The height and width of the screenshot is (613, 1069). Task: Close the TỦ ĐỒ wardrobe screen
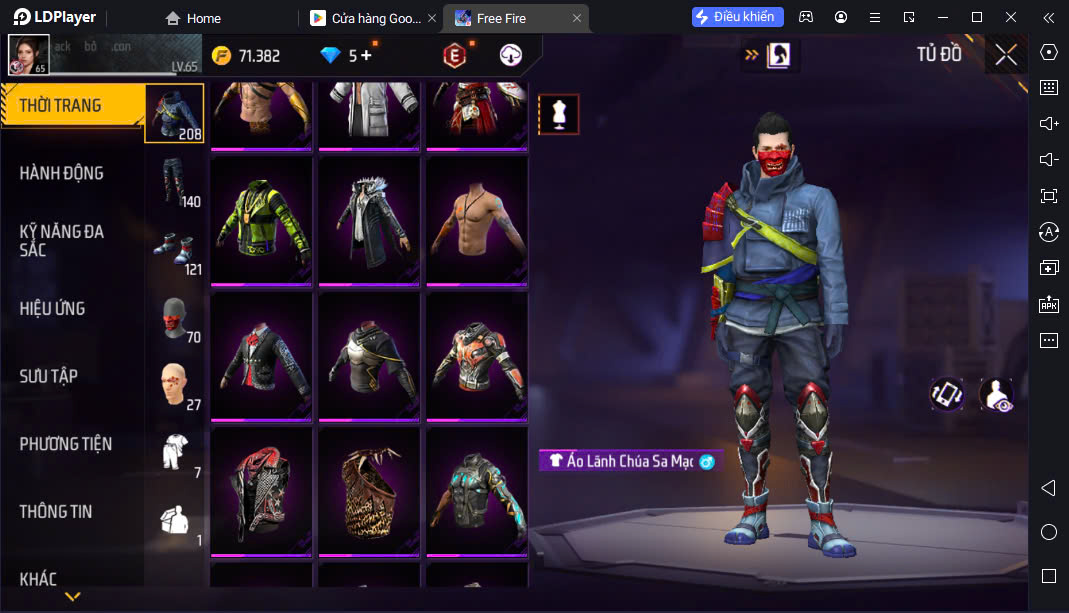point(1006,55)
